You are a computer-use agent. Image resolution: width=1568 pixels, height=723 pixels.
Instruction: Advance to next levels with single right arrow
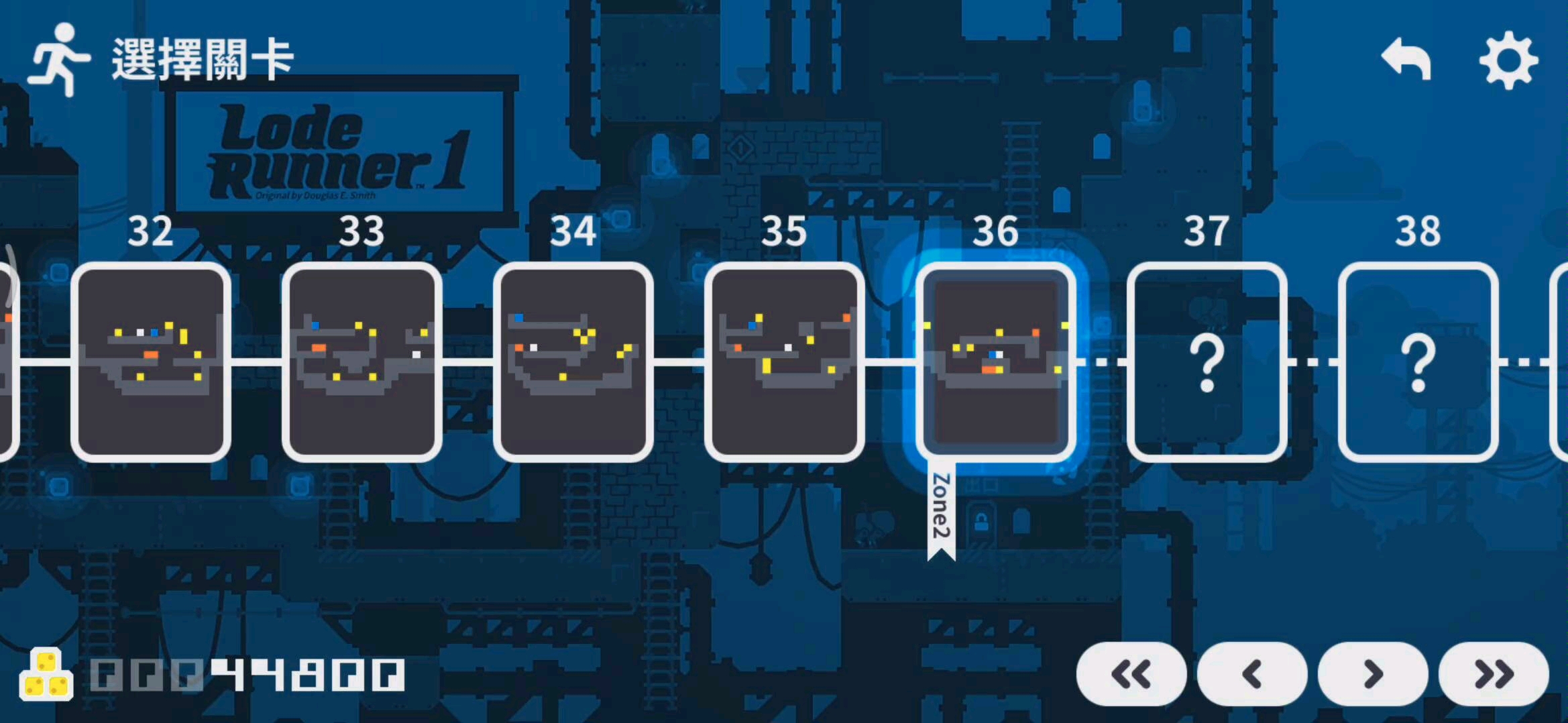[1373, 674]
